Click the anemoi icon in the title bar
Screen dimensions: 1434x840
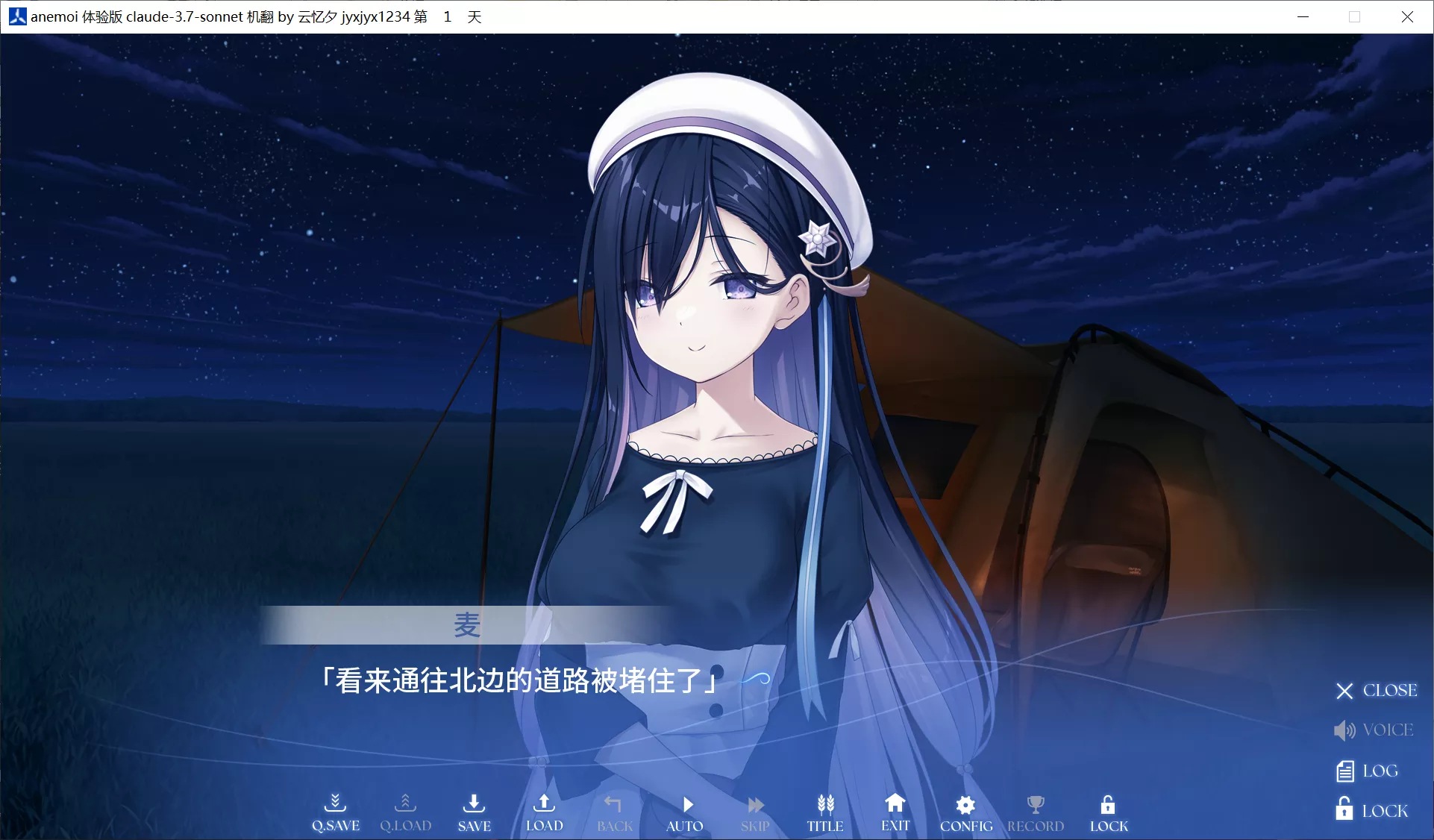tap(16, 16)
